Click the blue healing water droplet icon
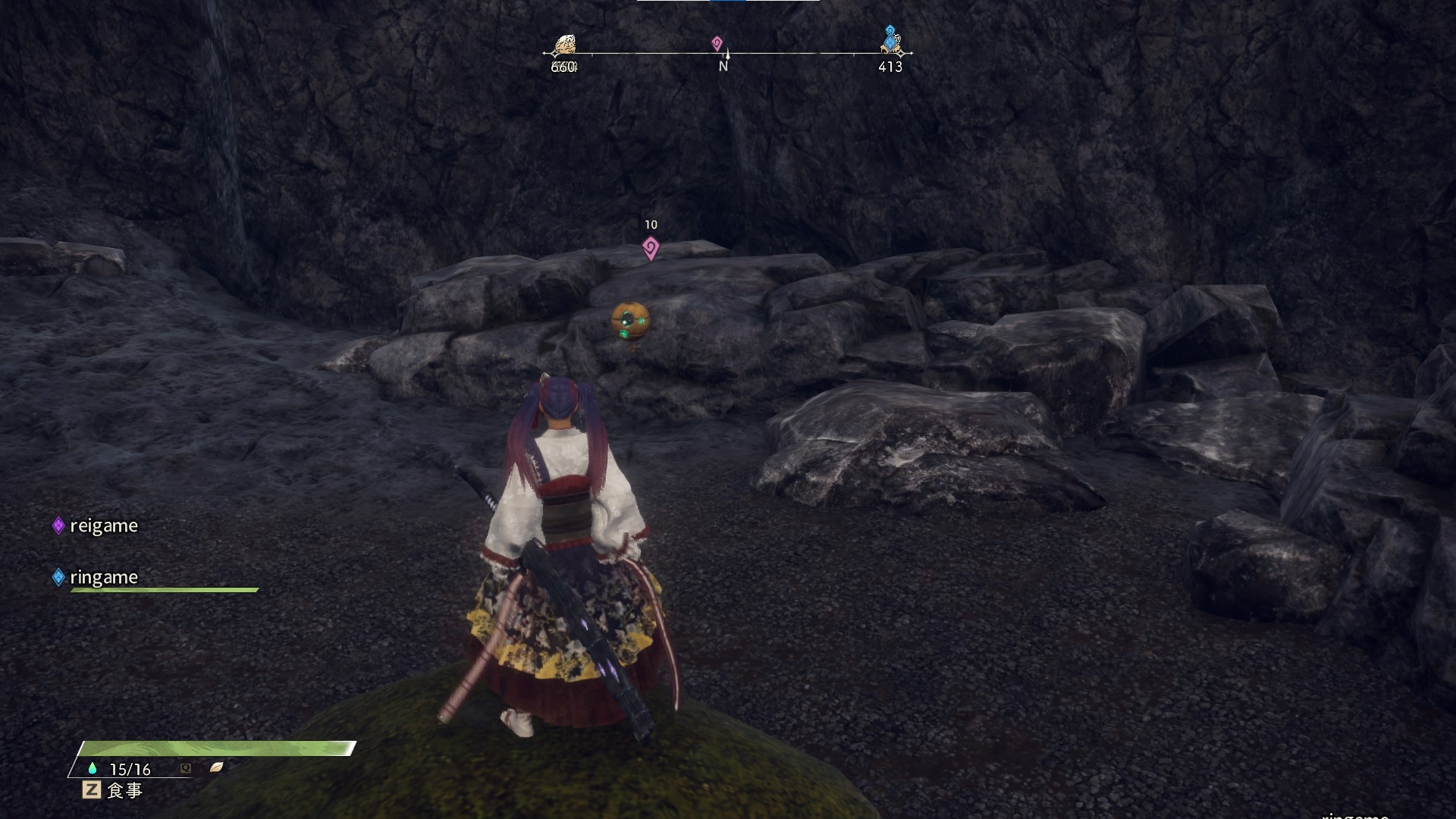 coord(93,768)
